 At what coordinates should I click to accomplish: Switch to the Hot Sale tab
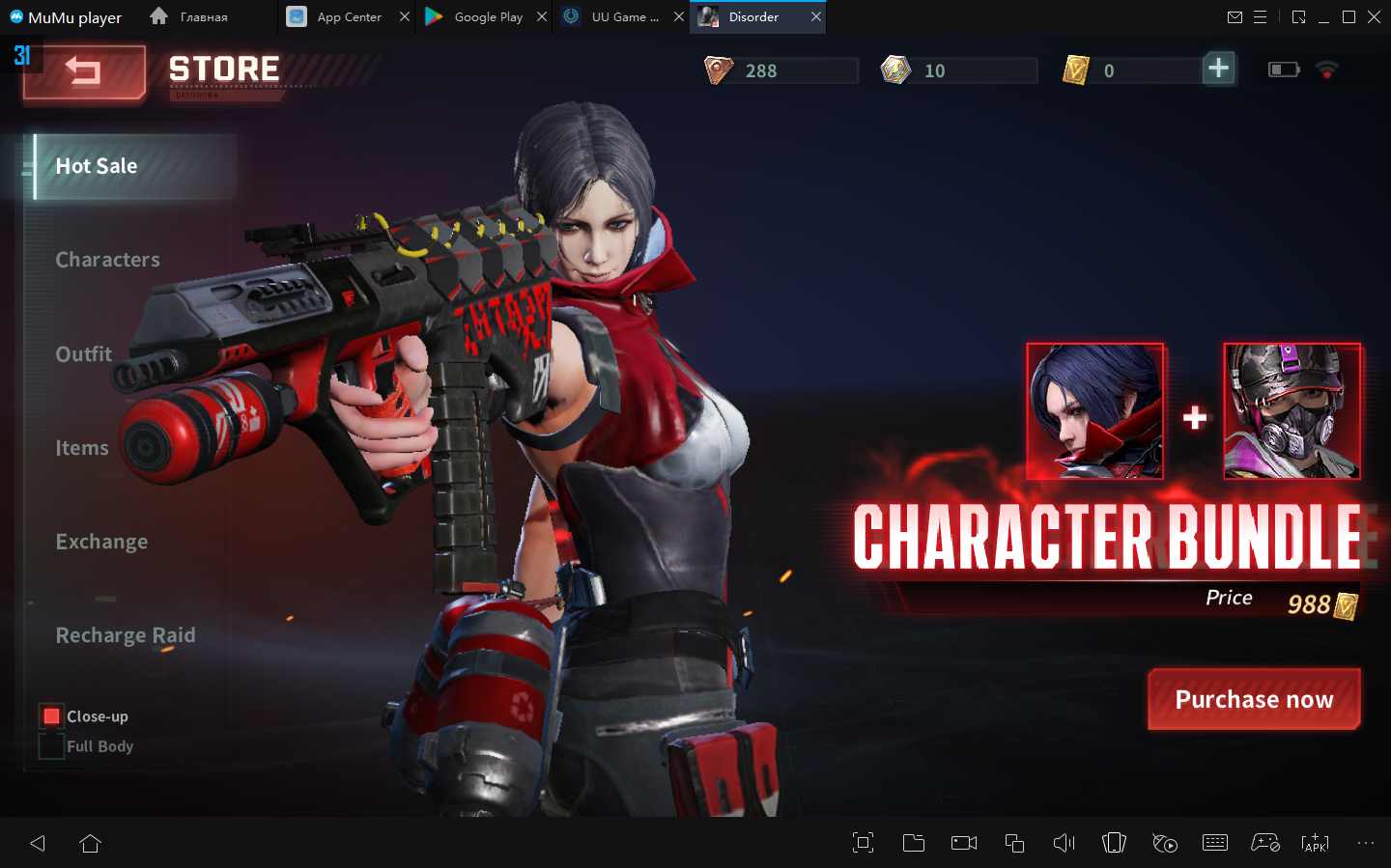(97, 166)
